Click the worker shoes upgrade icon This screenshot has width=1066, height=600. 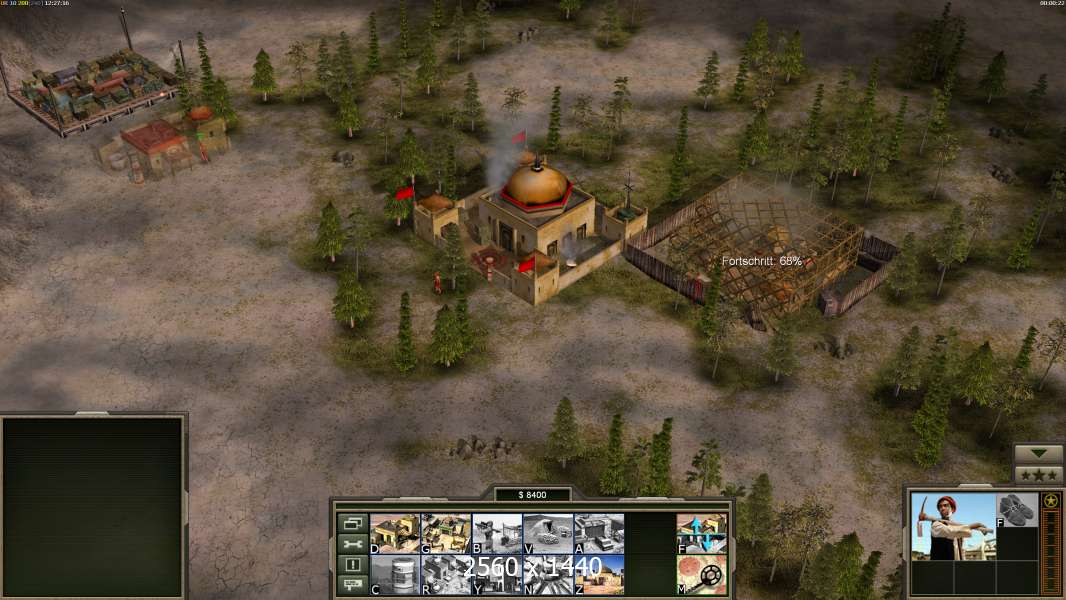pos(1018,509)
